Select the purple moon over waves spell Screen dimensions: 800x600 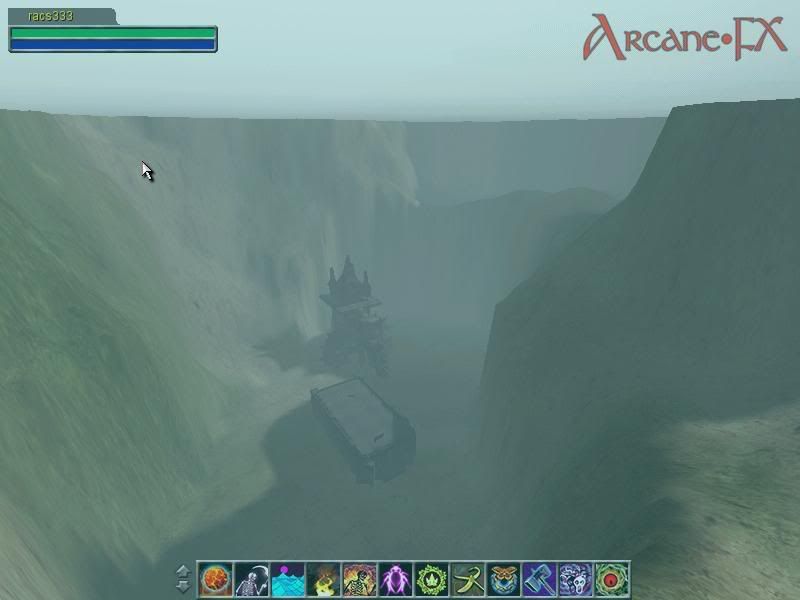click(287, 578)
